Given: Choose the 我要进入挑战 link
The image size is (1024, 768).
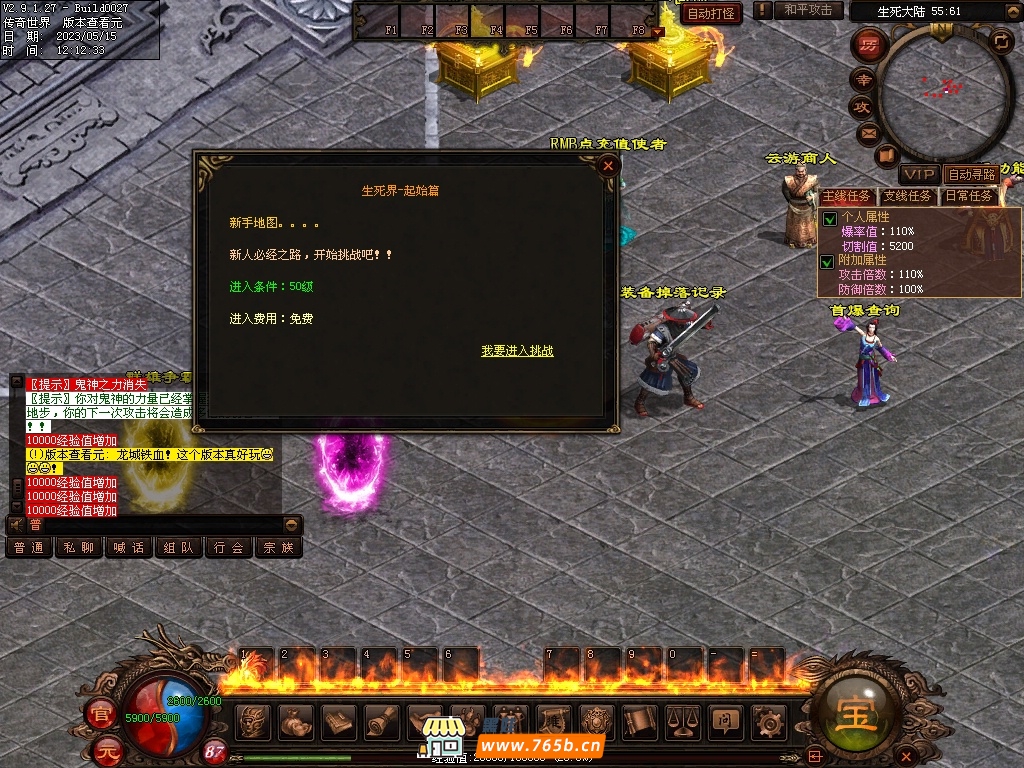Looking at the screenshot, I should (x=517, y=351).
